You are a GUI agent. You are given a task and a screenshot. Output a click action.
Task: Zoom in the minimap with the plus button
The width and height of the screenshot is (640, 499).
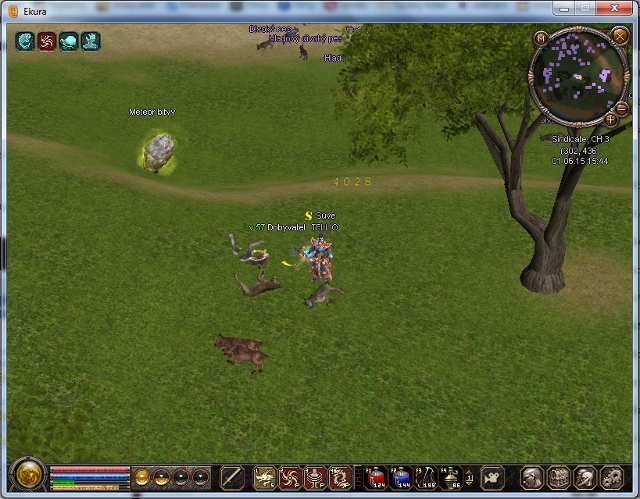tap(610, 119)
